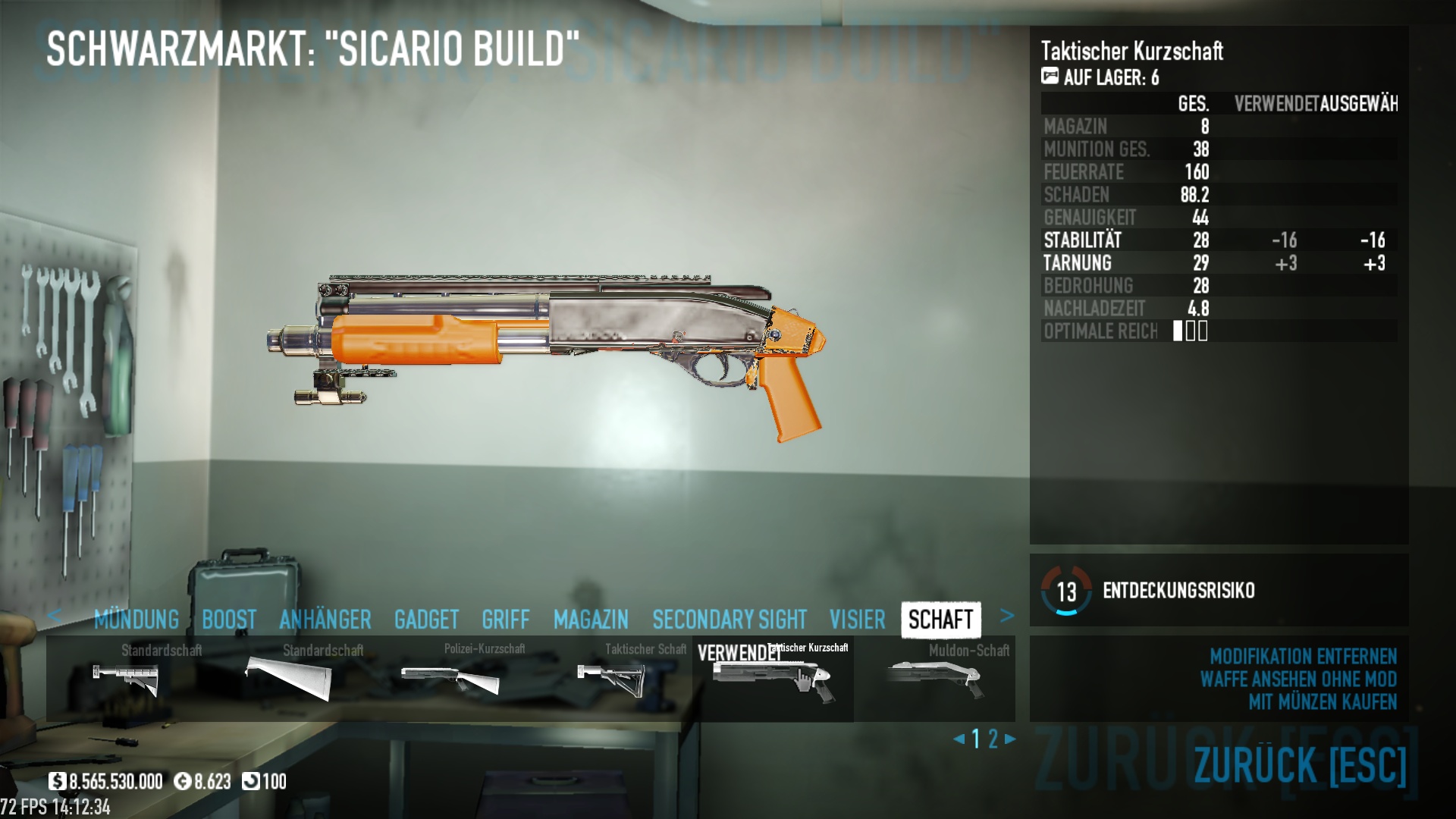
Task: Select the Schaft tab
Action: point(940,620)
